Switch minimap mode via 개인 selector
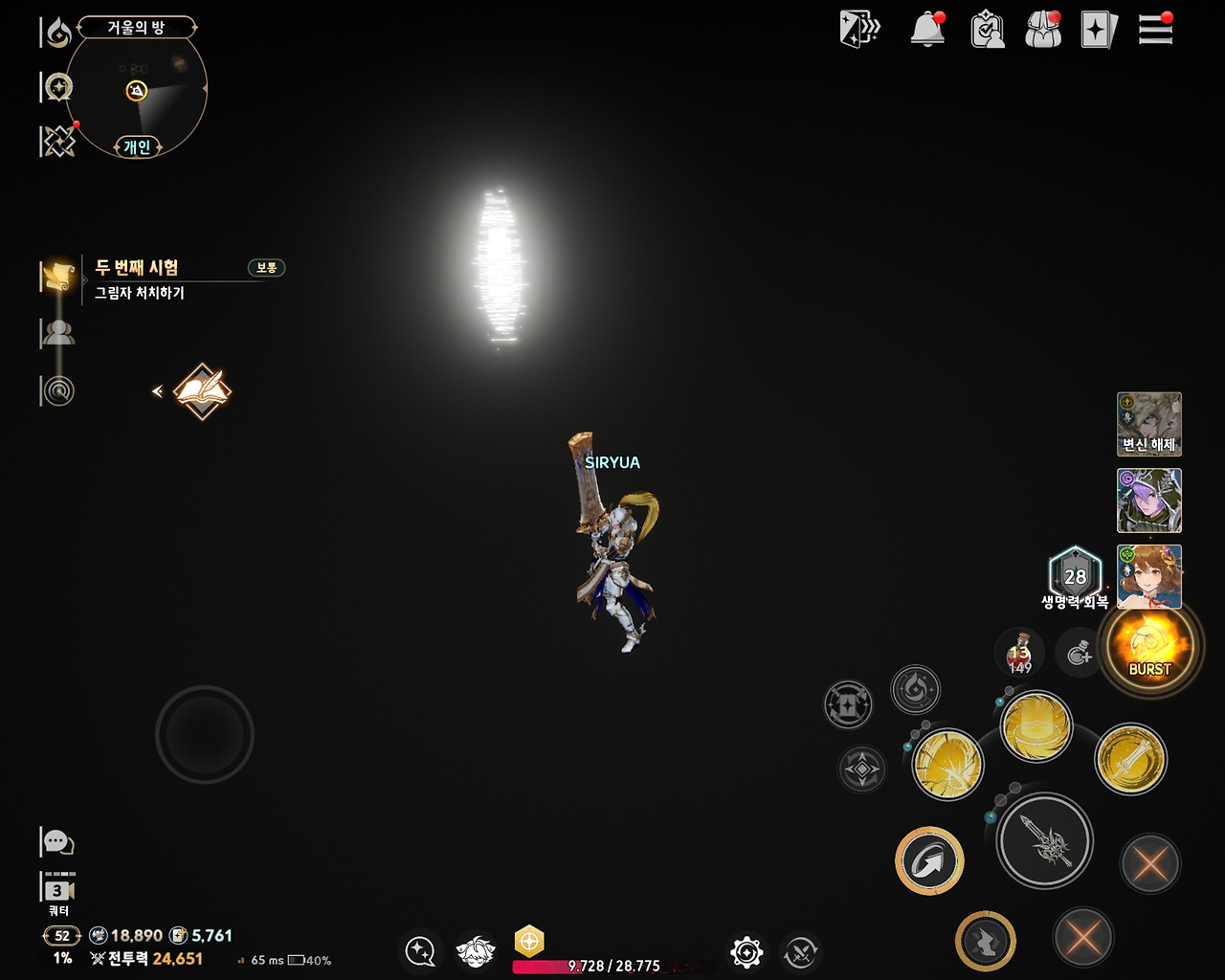Image resolution: width=1225 pixels, height=980 pixels. click(x=135, y=148)
